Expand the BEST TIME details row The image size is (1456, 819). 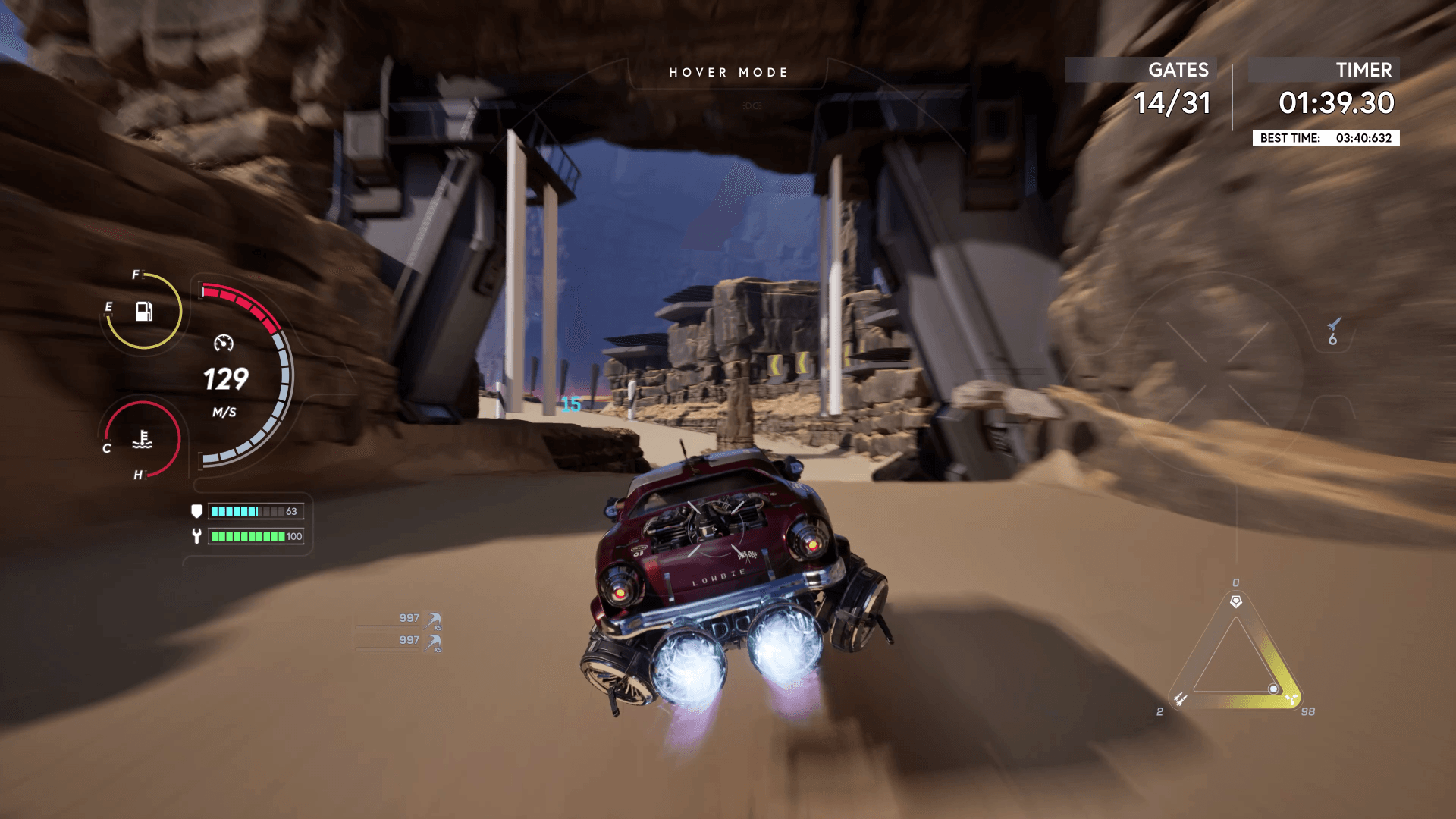(1326, 138)
